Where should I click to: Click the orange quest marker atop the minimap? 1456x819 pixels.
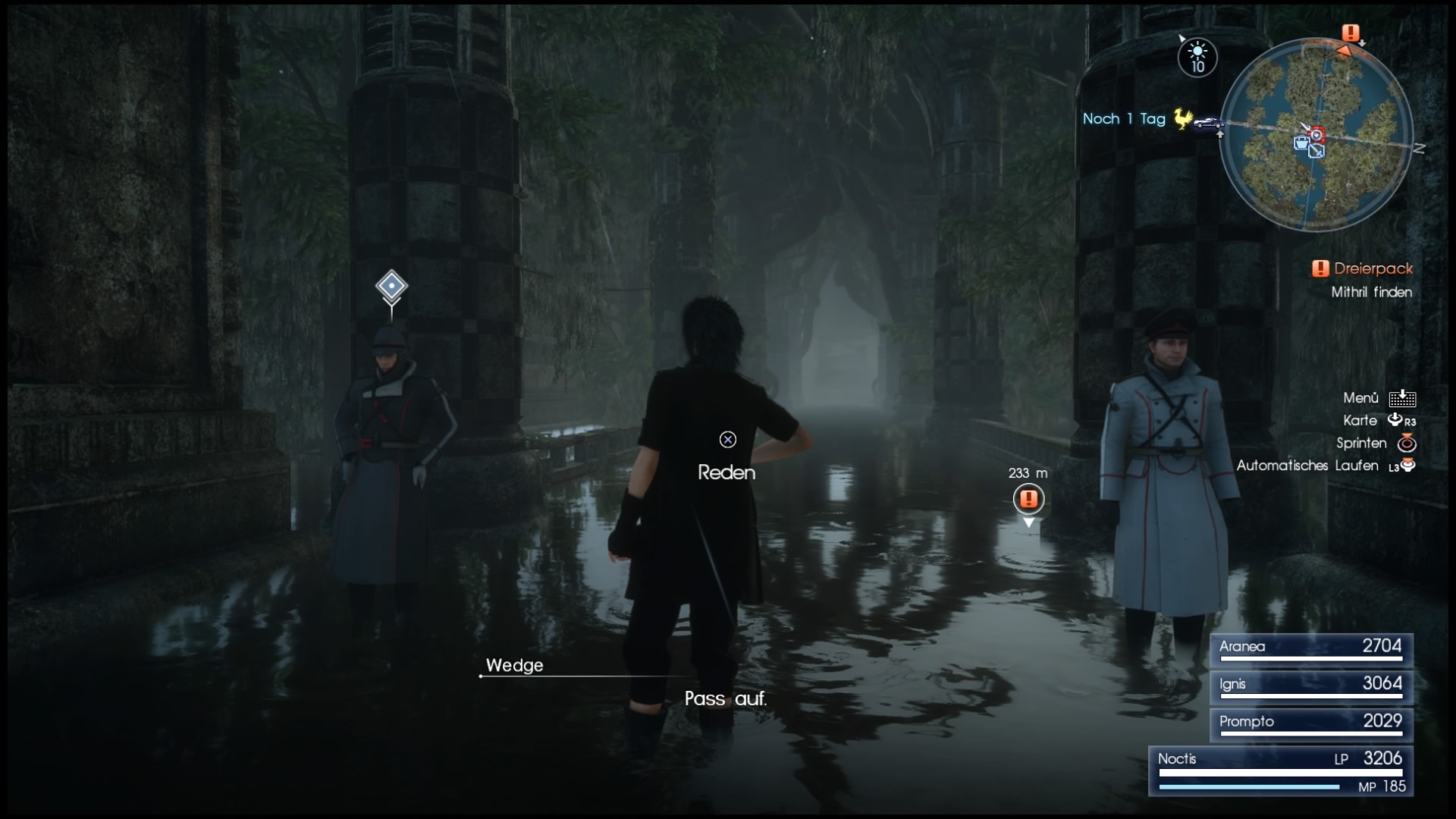tap(1351, 33)
